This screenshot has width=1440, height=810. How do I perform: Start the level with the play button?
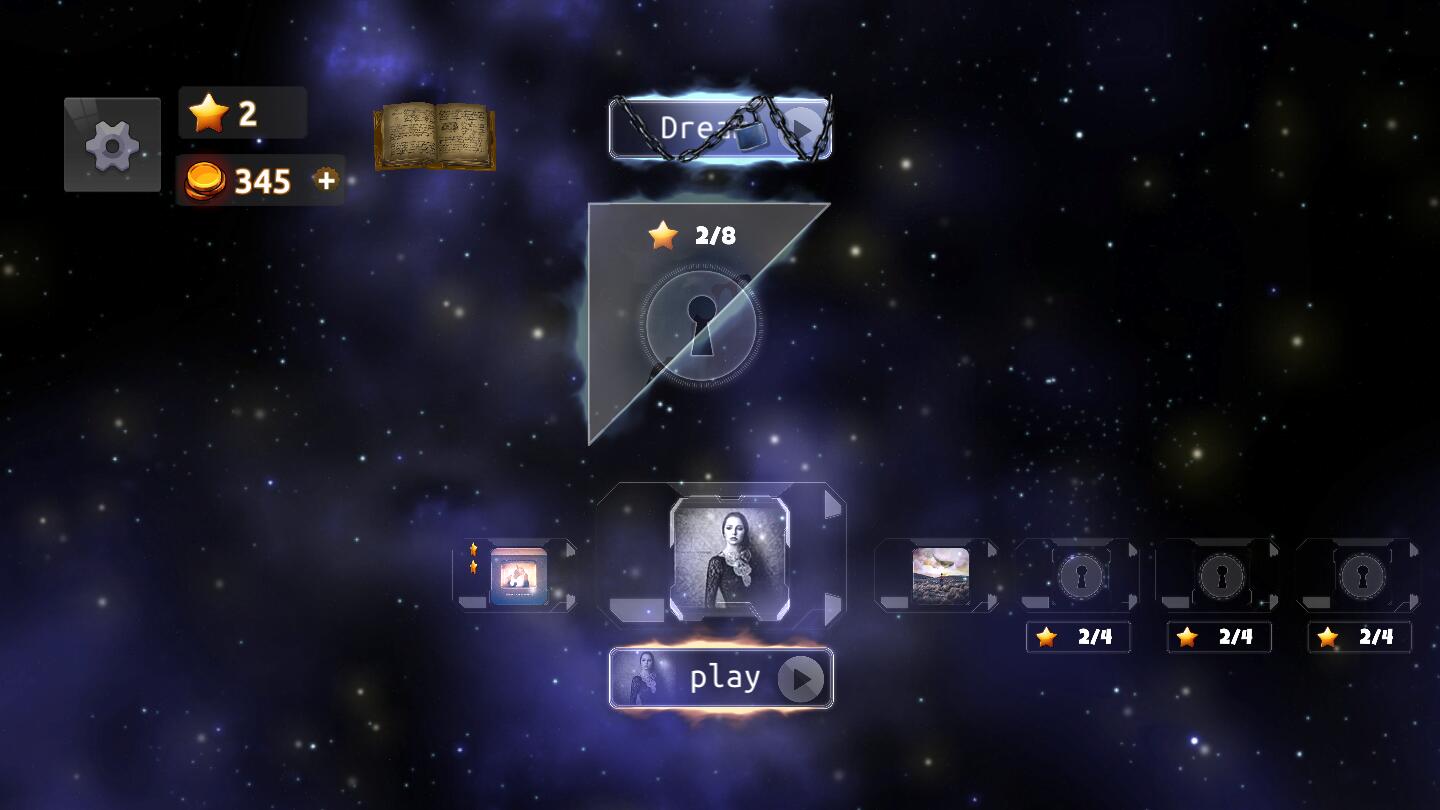pyautogui.click(x=721, y=678)
